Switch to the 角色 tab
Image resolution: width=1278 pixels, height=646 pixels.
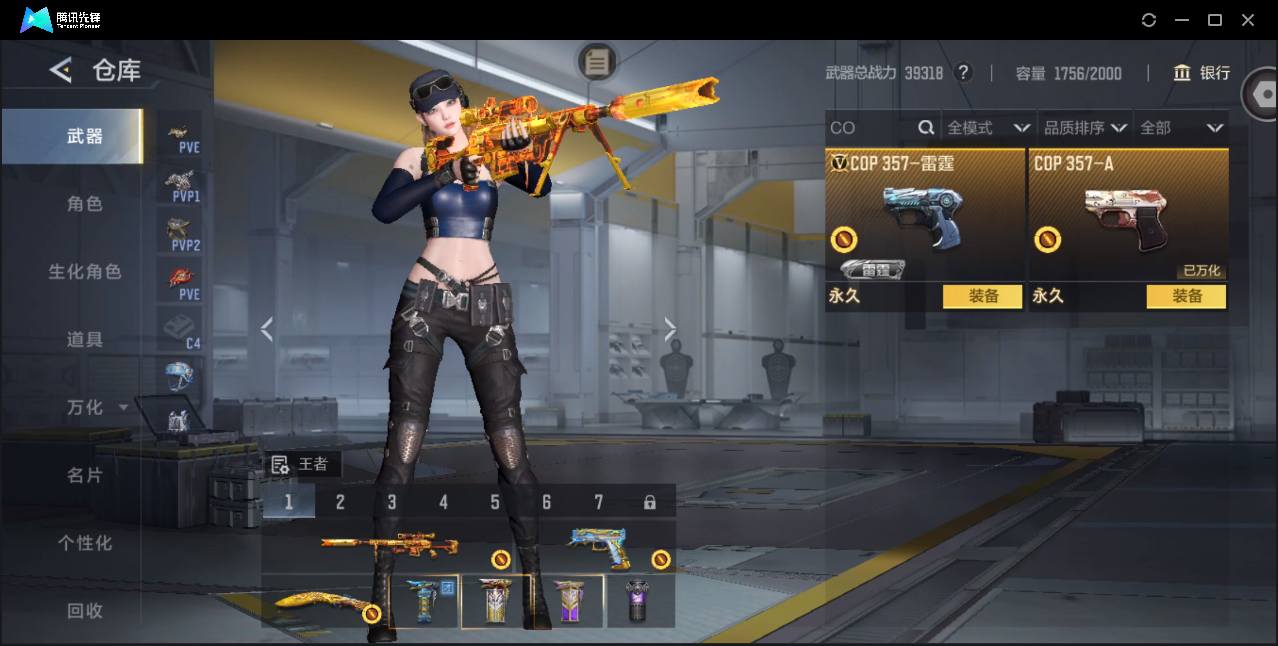point(84,204)
